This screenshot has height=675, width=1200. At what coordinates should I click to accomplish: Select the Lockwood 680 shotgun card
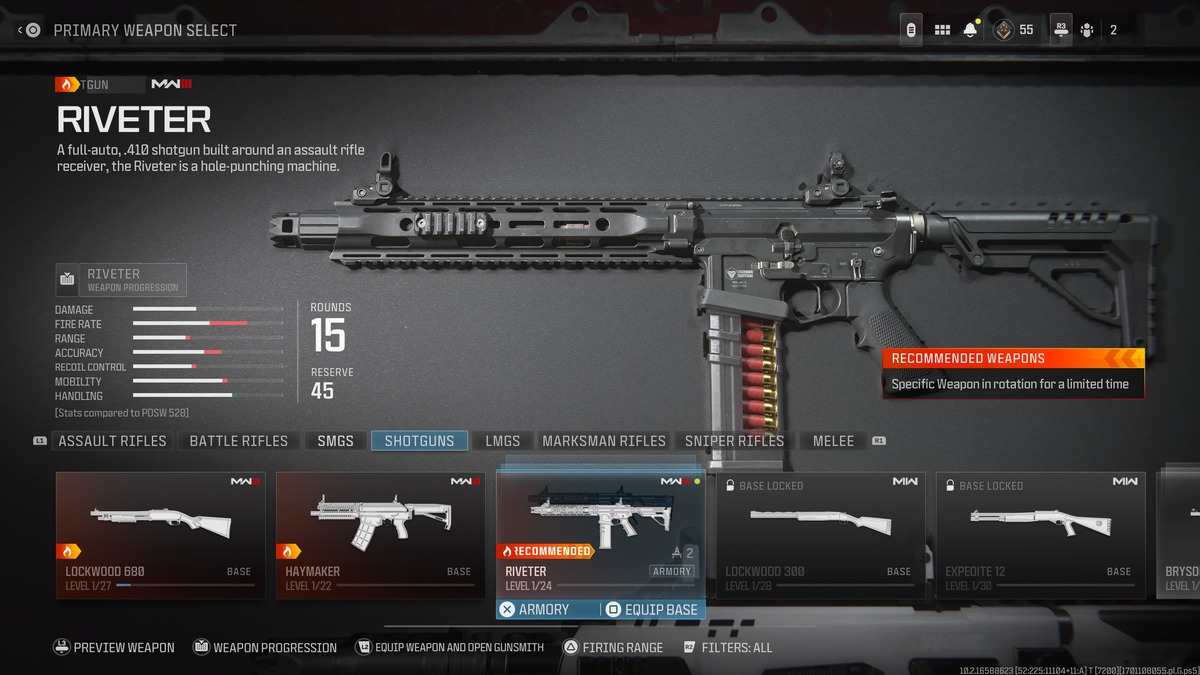(x=161, y=535)
